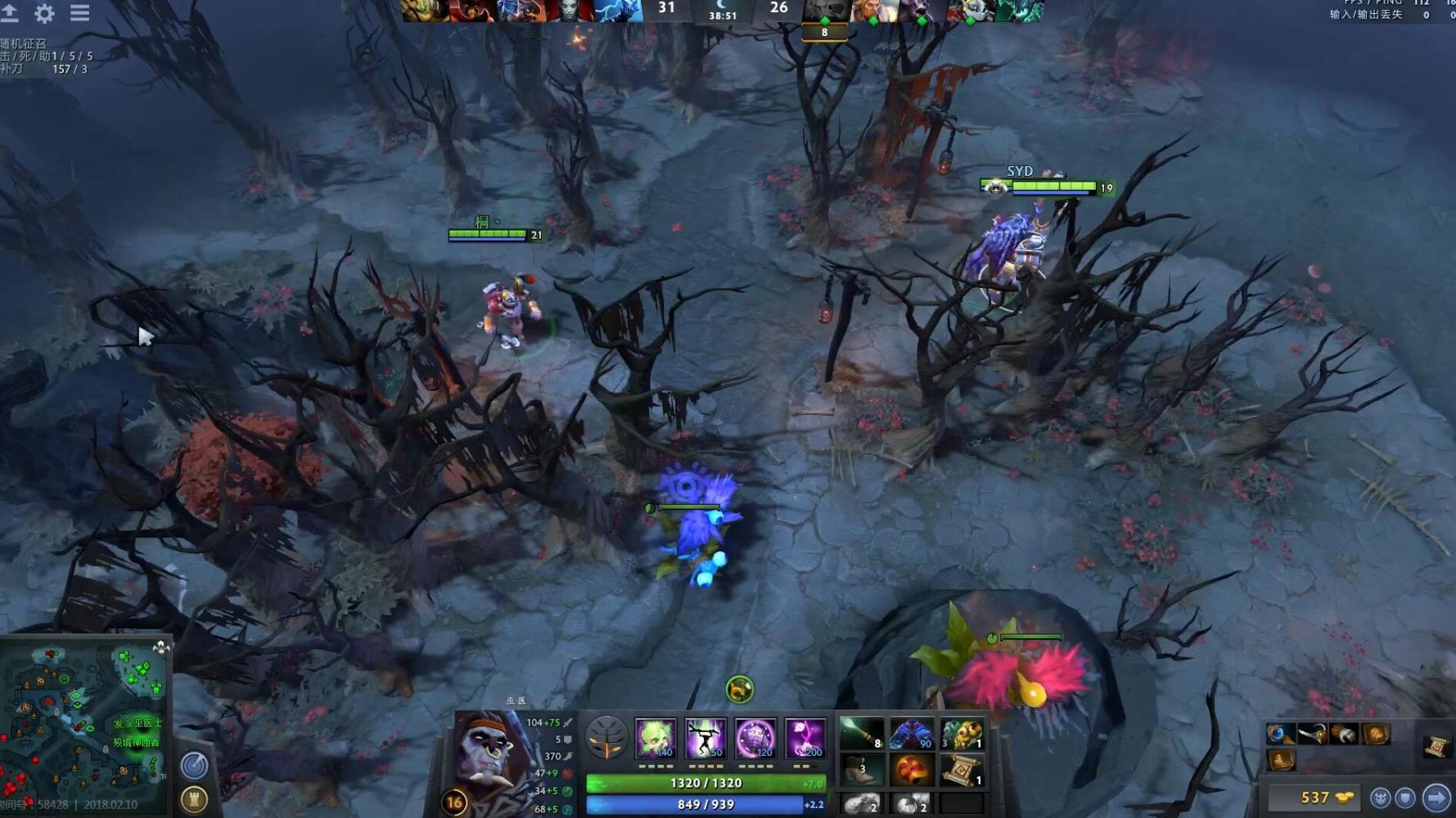
Task: Select the Scan radar icon beside the minimap
Action: point(194,765)
